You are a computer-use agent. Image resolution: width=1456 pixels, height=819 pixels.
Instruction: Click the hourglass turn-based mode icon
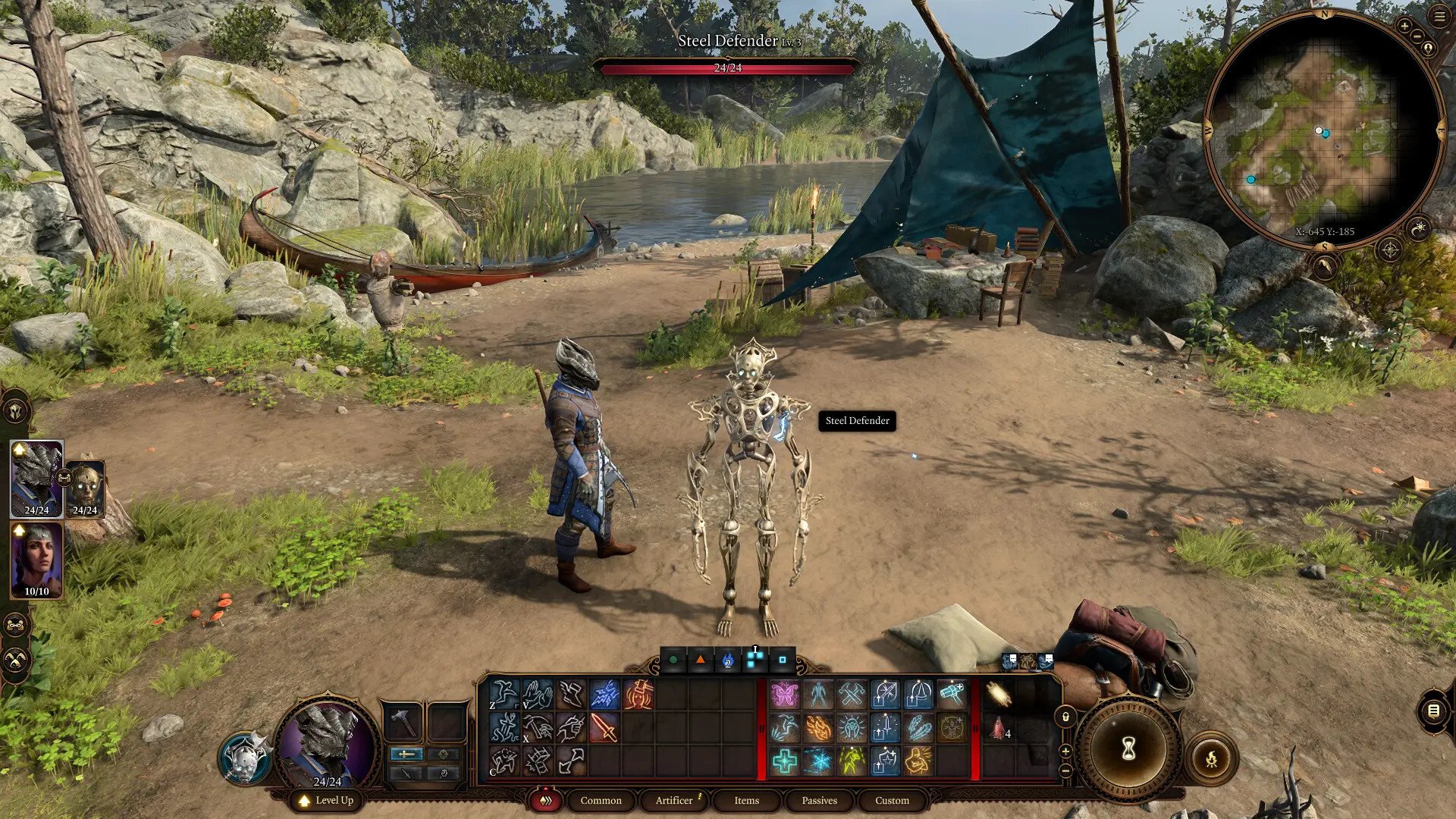1128,748
